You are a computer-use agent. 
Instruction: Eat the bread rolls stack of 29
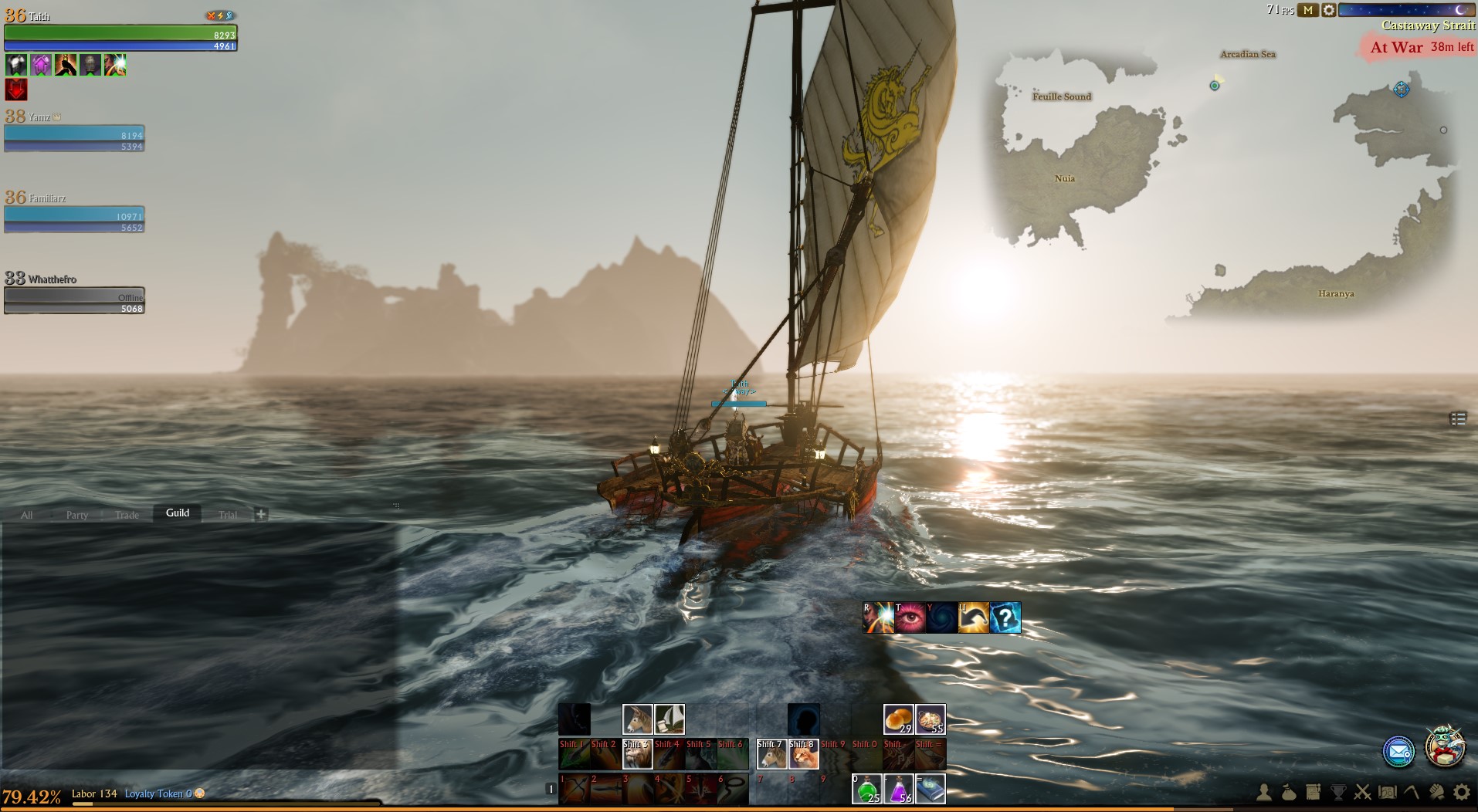coord(899,719)
